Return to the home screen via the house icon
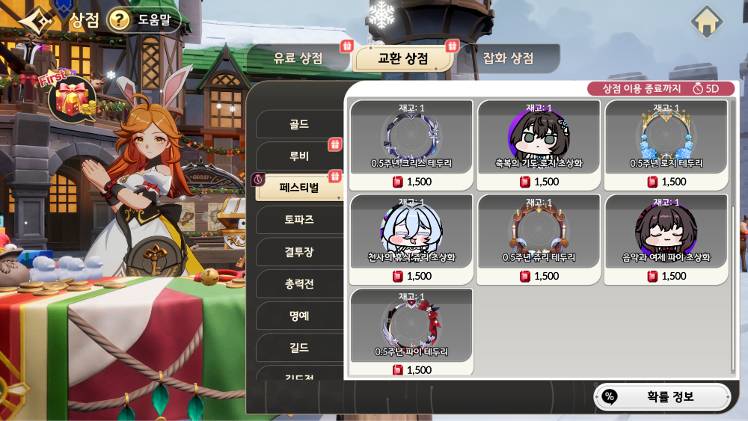The image size is (748, 421). (707, 19)
